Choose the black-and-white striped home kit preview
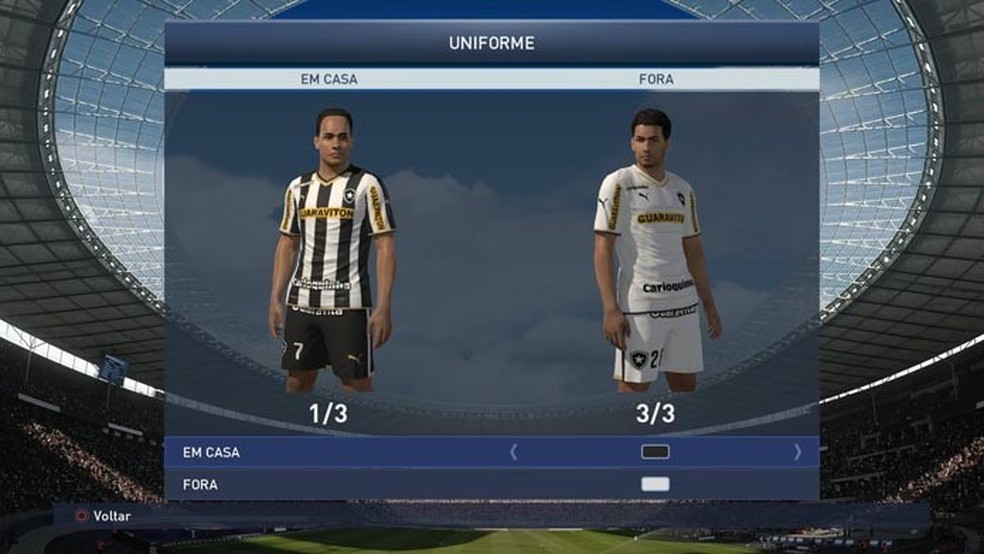This screenshot has width=984, height=554. pos(332,250)
